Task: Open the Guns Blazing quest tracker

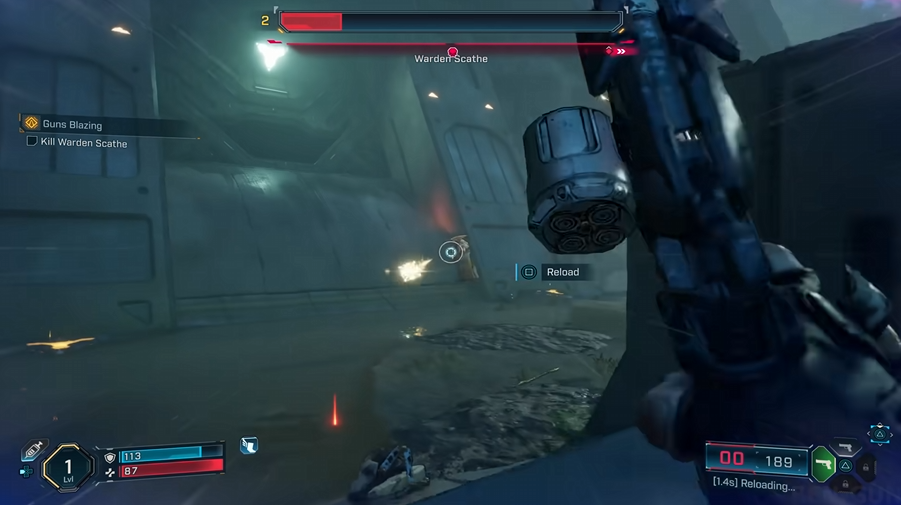Action: (32, 124)
